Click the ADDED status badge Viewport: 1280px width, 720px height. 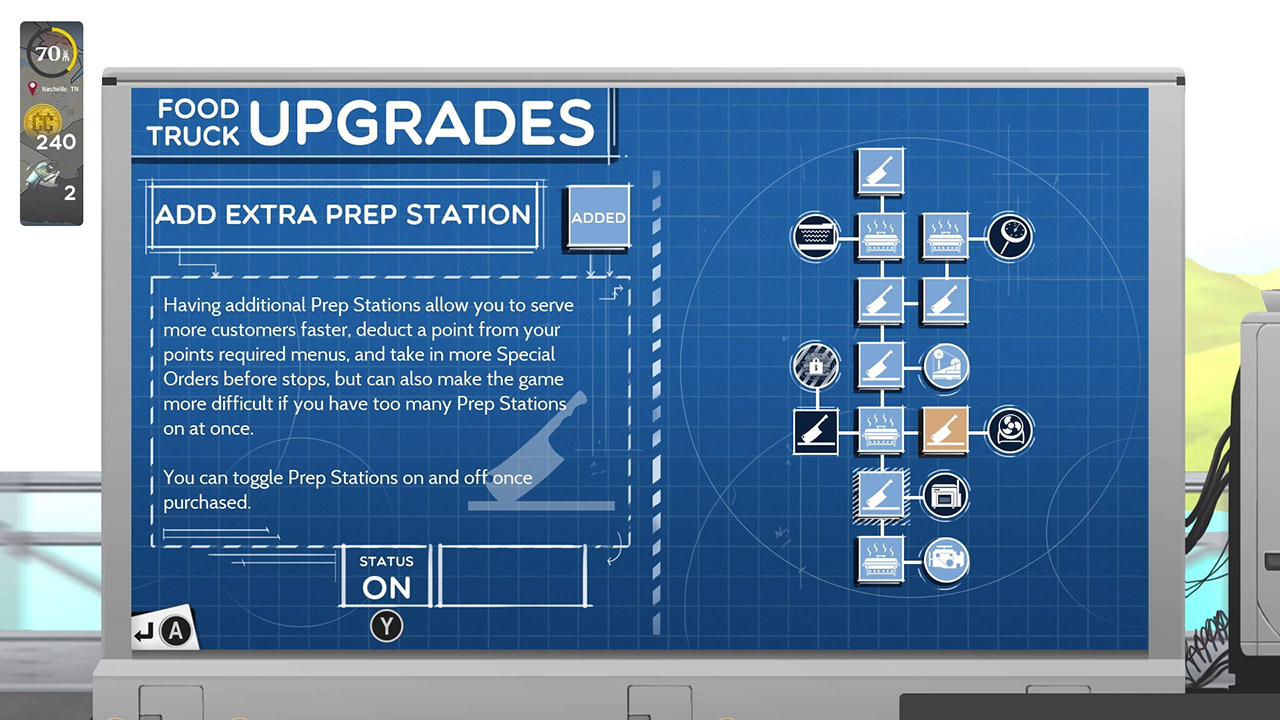(597, 216)
